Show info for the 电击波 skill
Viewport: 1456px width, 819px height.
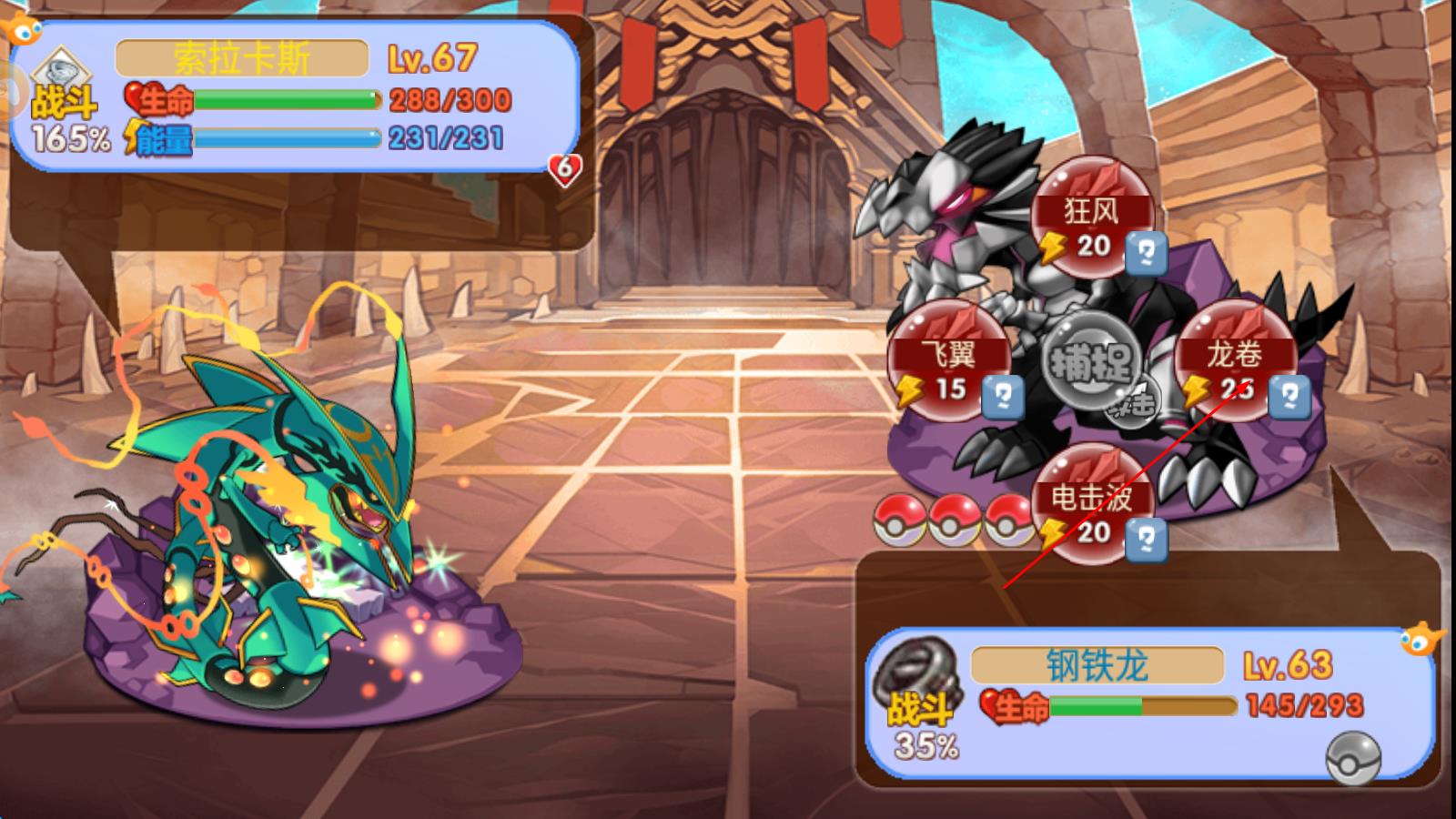1146,541
